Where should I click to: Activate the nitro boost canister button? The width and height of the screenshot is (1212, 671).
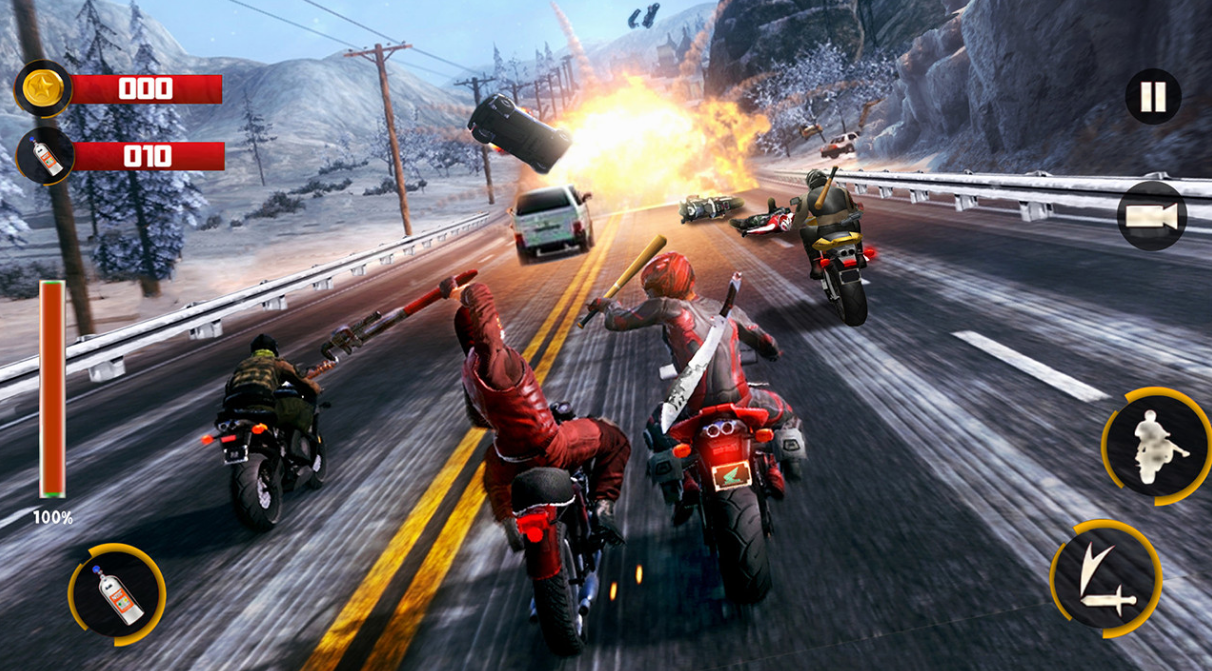[118, 594]
